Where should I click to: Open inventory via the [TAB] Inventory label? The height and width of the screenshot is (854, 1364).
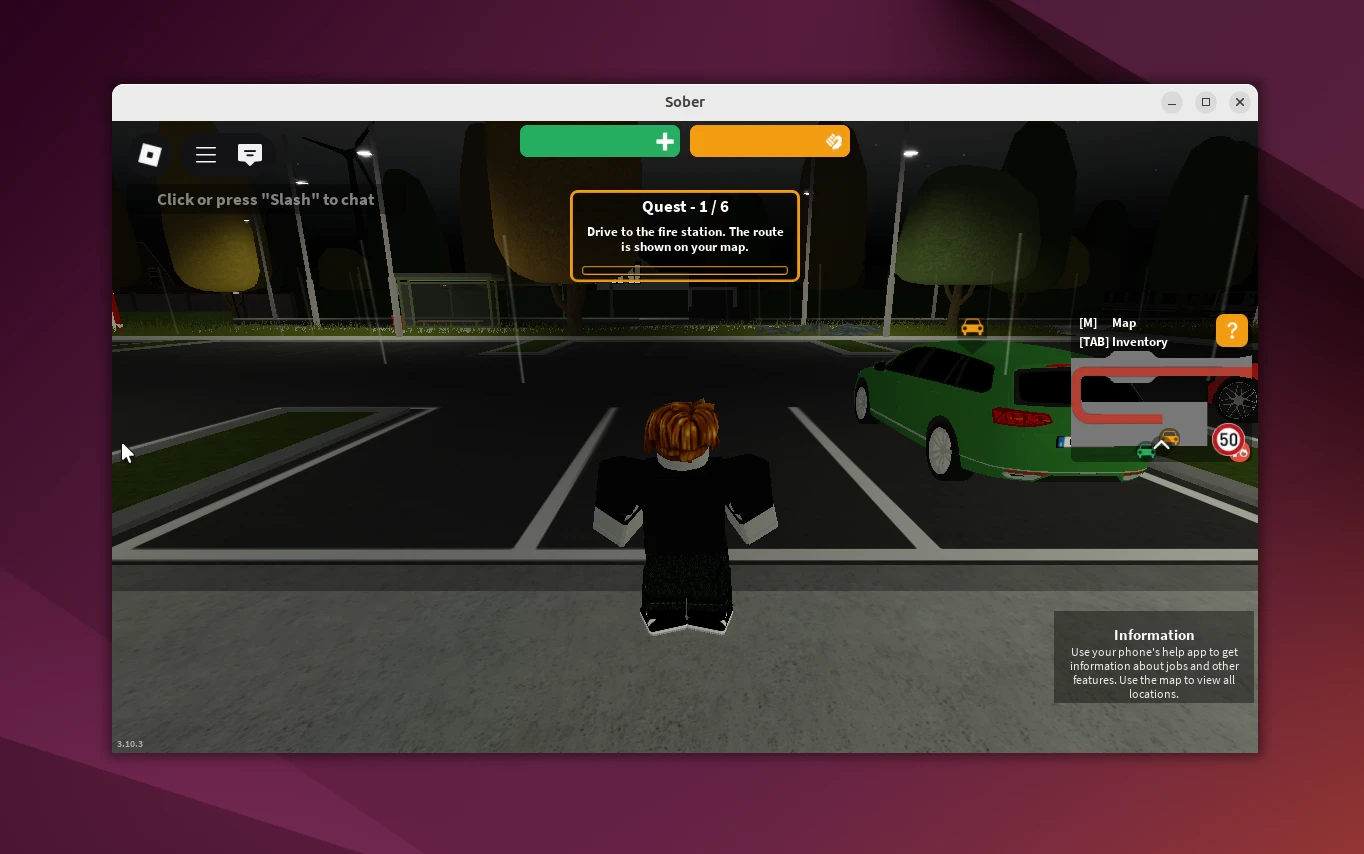[1123, 342]
